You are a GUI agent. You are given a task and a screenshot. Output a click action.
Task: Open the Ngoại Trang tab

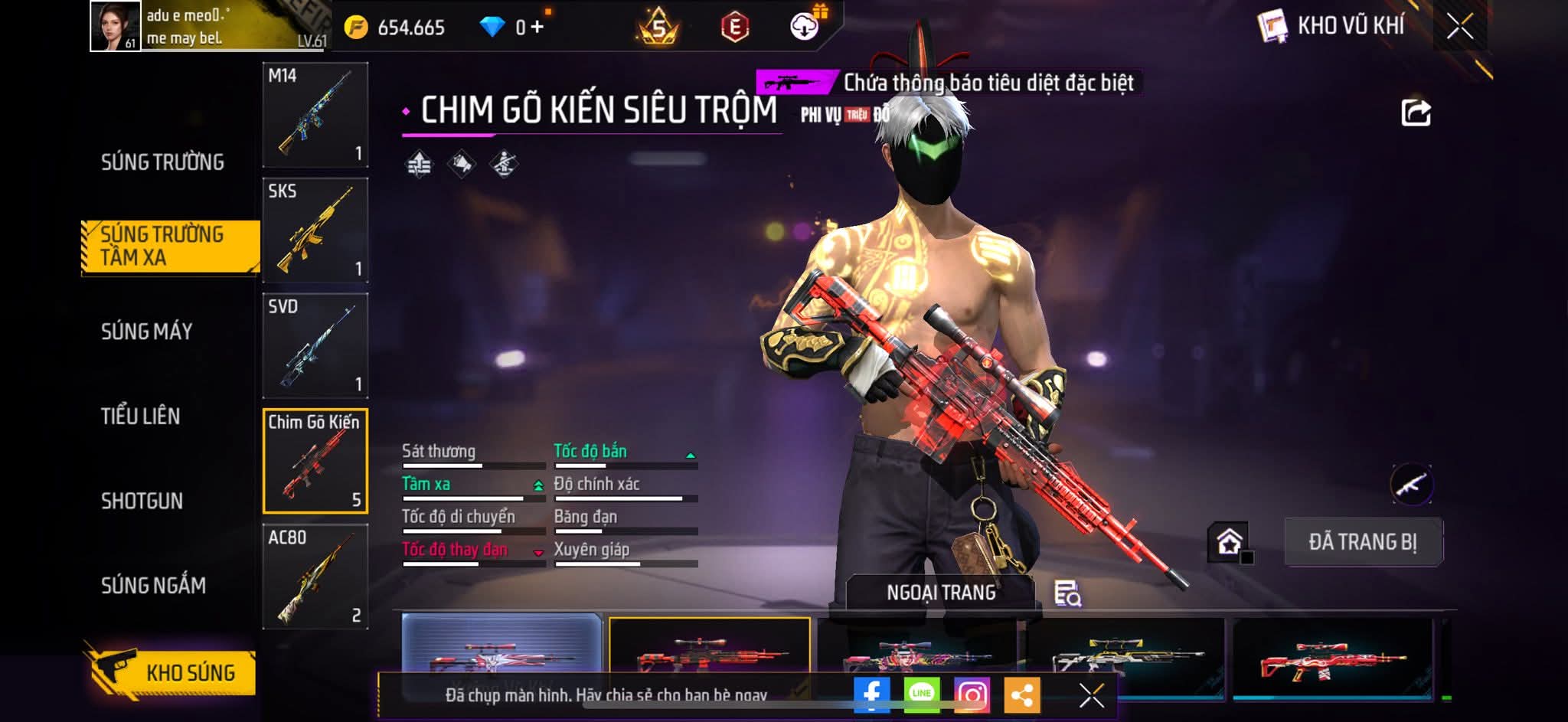click(941, 593)
